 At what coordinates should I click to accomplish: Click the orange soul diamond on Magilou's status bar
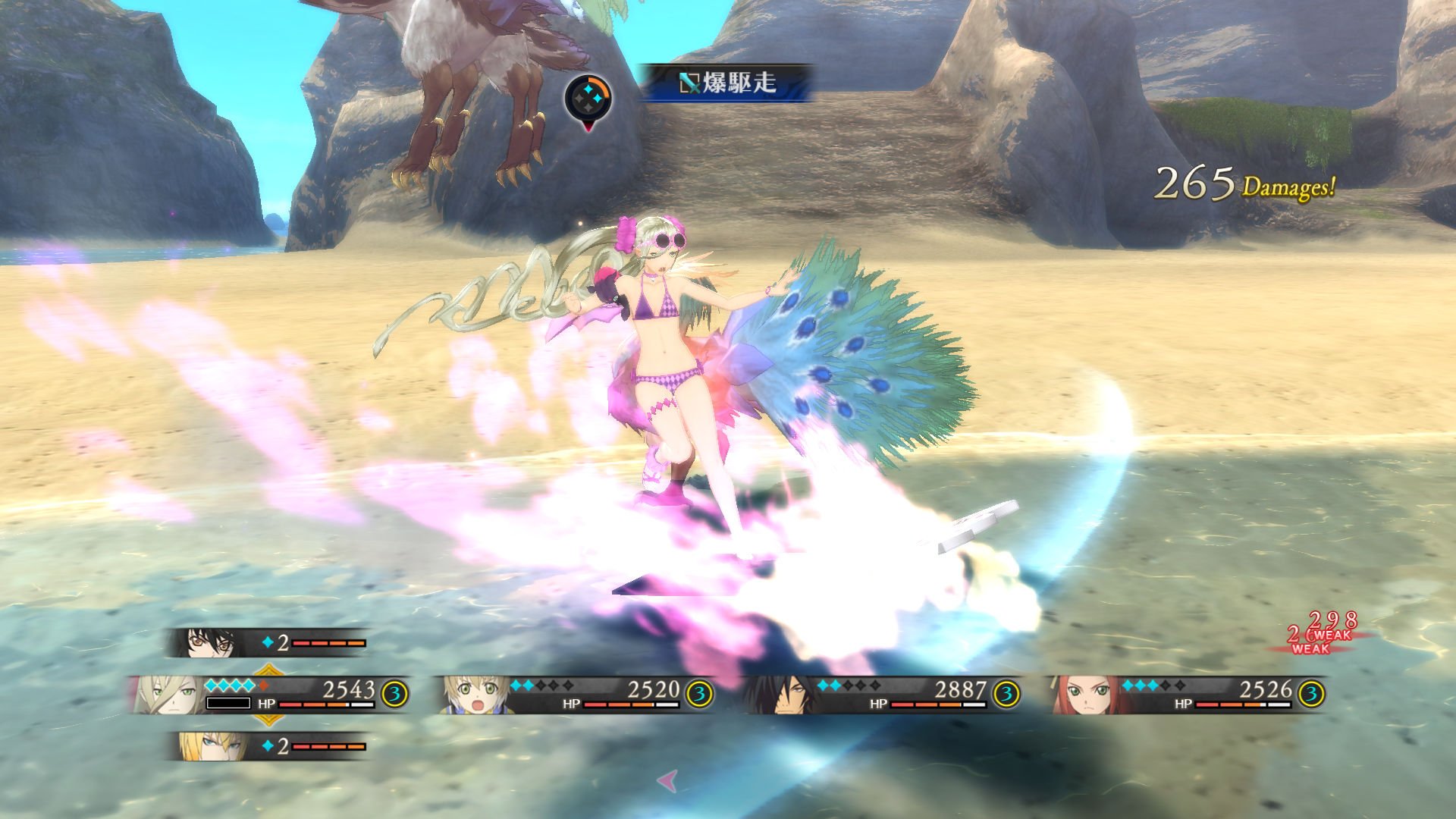click(x=262, y=685)
